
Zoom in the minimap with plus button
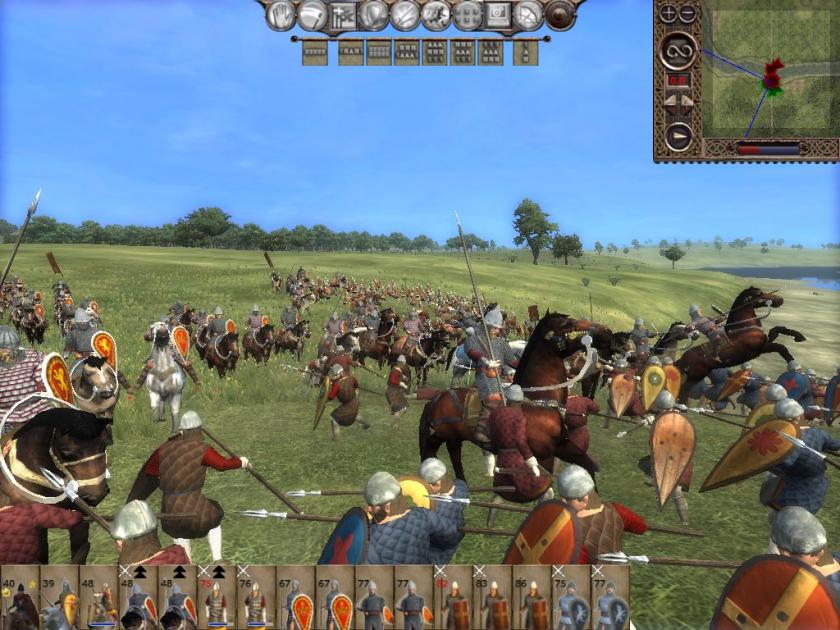(670, 14)
